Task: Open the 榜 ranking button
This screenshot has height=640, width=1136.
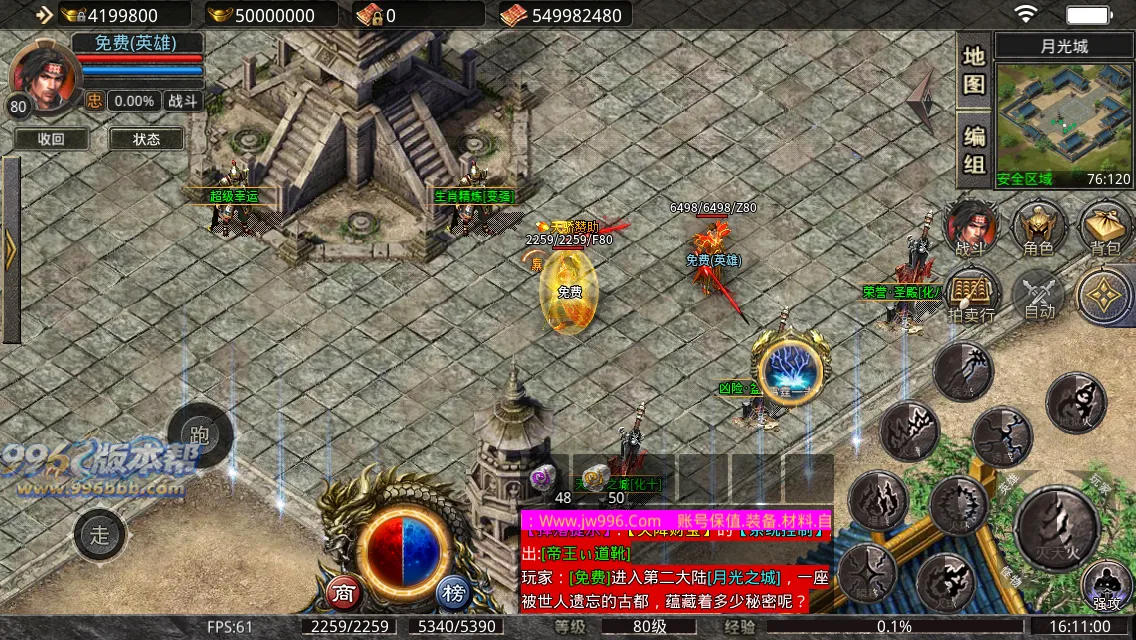Action: tap(454, 593)
